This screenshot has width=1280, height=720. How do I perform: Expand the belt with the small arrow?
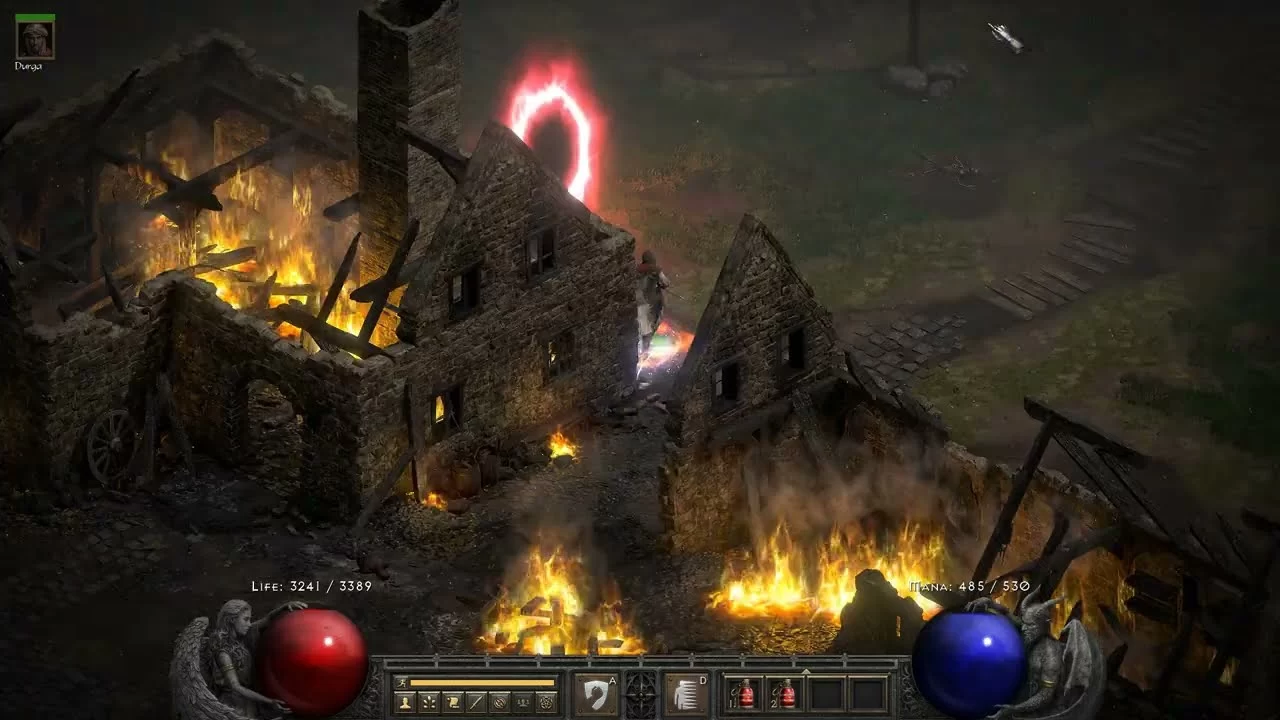coord(805,673)
